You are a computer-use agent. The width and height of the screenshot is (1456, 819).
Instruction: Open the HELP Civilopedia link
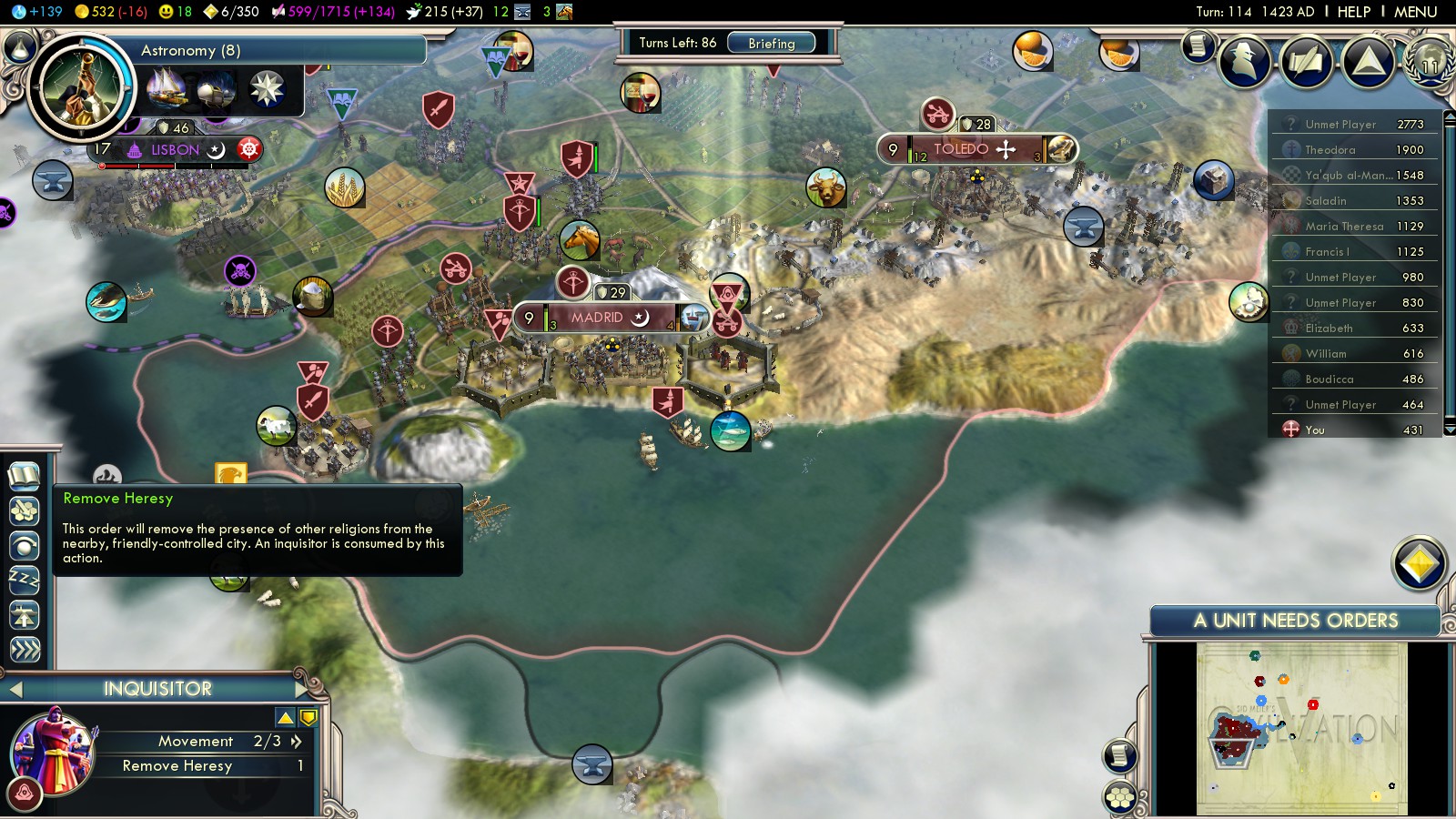[x=1353, y=12]
